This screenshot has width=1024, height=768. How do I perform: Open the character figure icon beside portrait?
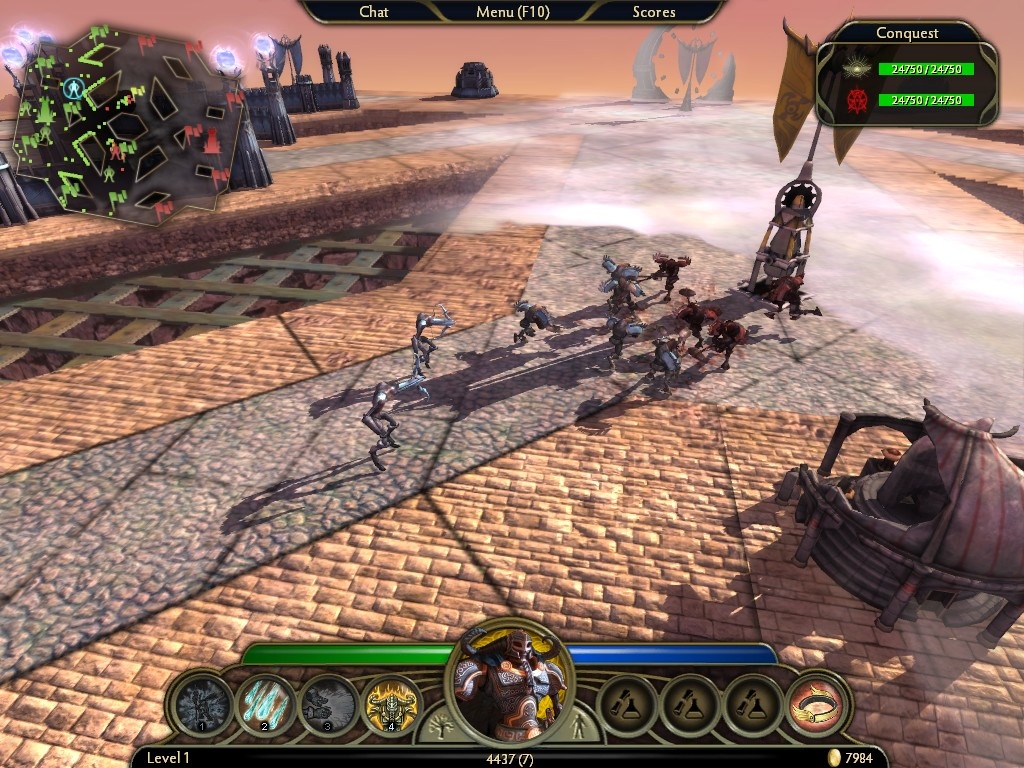(x=584, y=727)
